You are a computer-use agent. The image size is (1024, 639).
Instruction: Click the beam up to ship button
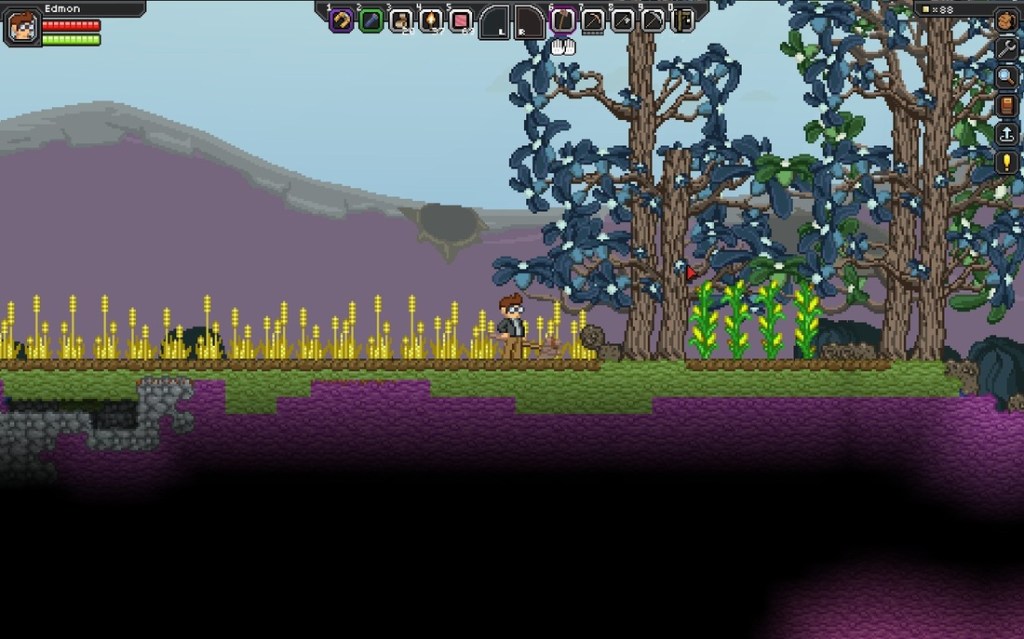coord(1005,133)
